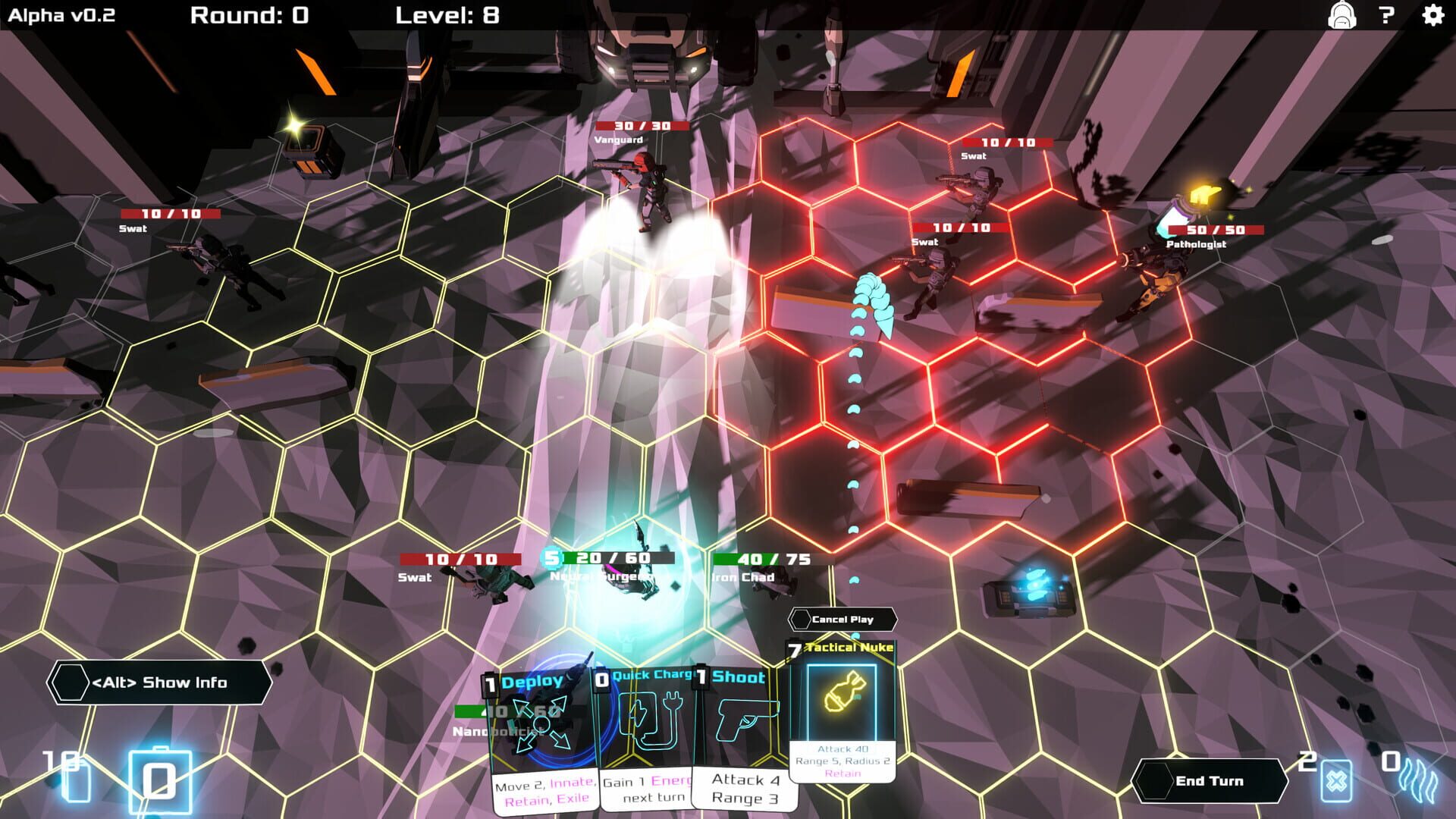The height and width of the screenshot is (819, 1456).
Task: Expand the Shoot card stats panel
Action: click(744, 789)
